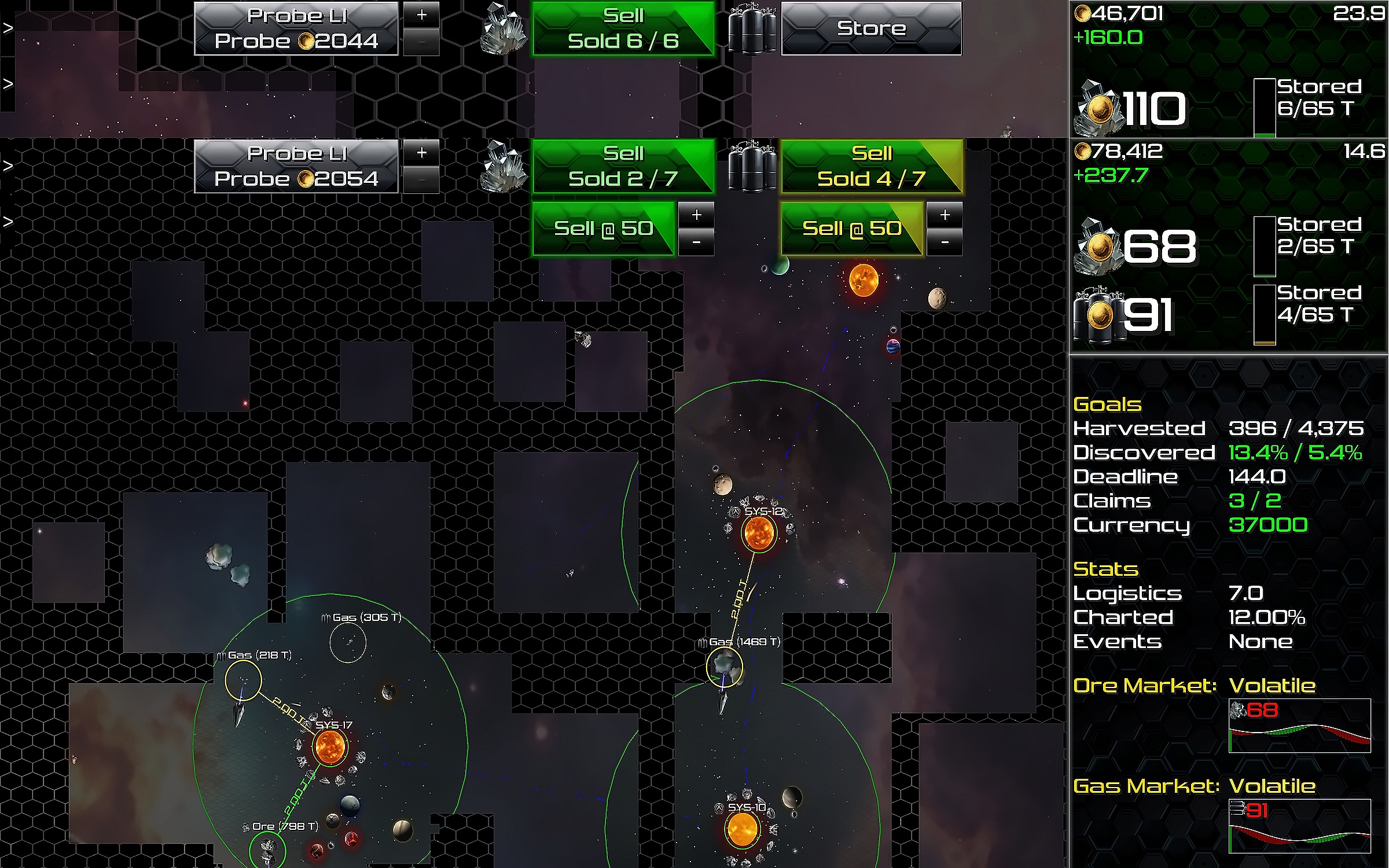Toggle the Sell button showing Sold 4 / 7
The height and width of the screenshot is (868, 1389).
coord(871,166)
